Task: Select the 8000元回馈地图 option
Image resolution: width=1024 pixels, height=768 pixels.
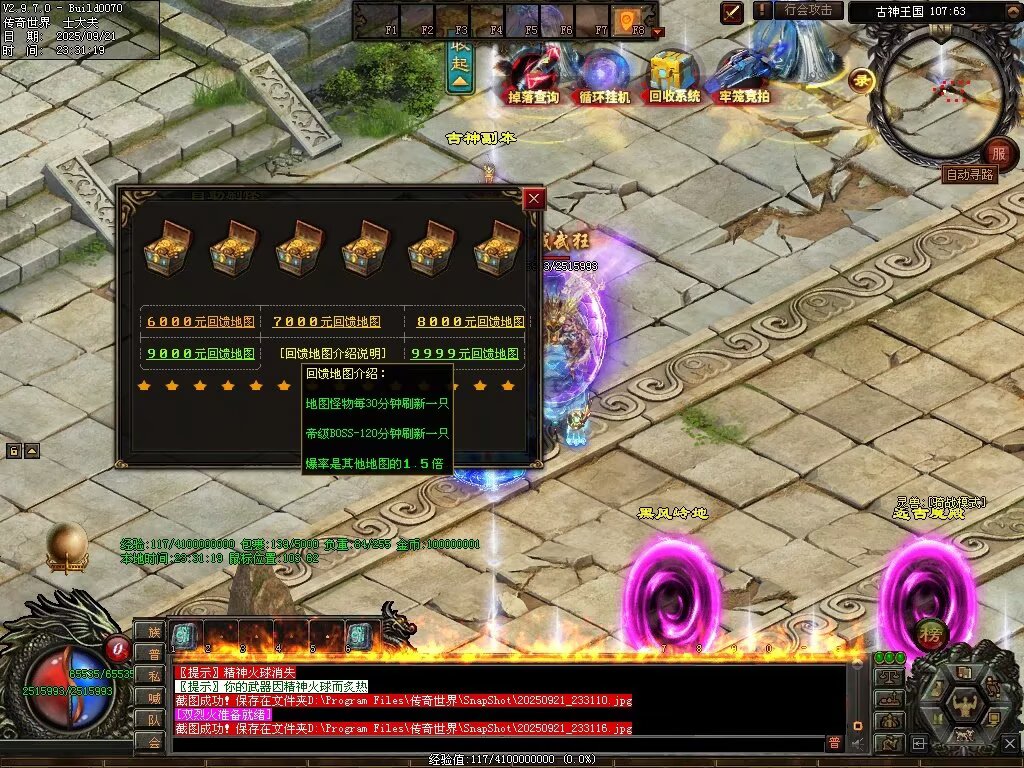Action: pyautogui.click(x=470, y=322)
